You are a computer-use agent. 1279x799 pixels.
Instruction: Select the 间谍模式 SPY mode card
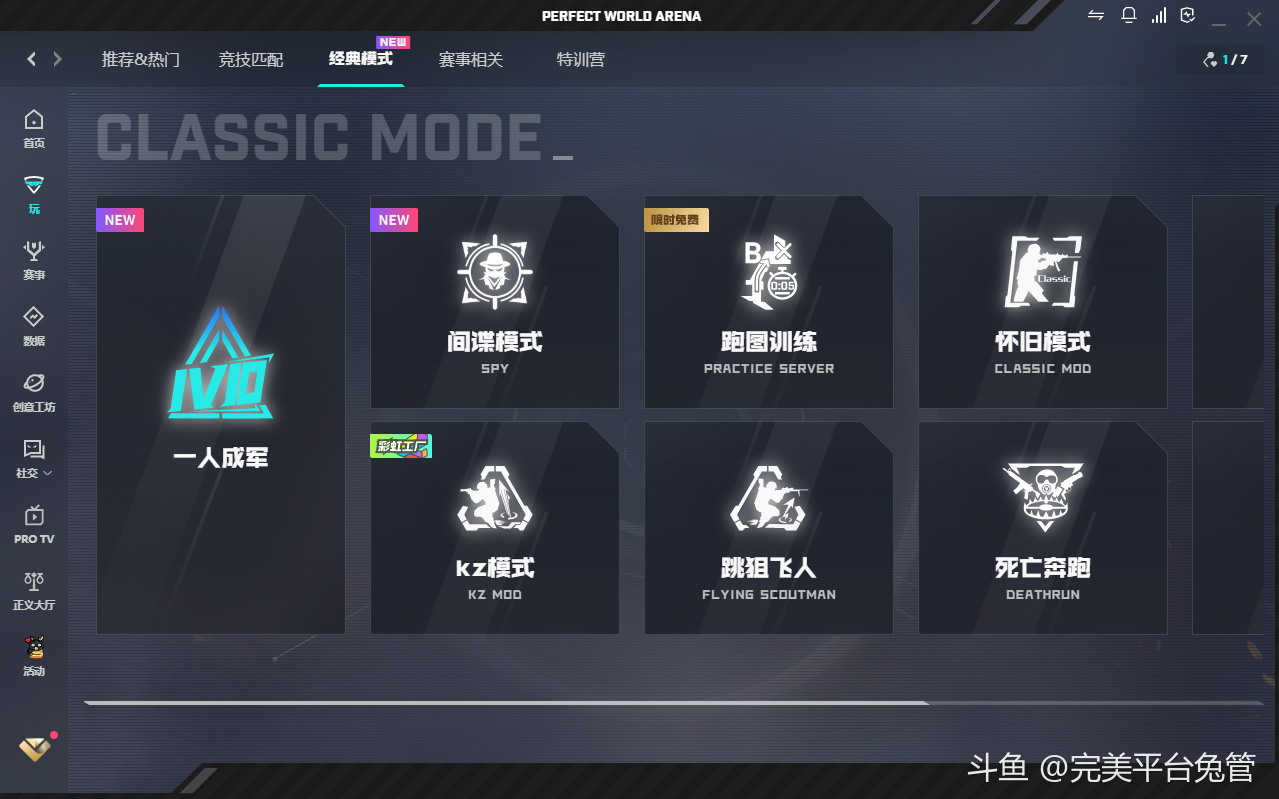click(495, 302)
